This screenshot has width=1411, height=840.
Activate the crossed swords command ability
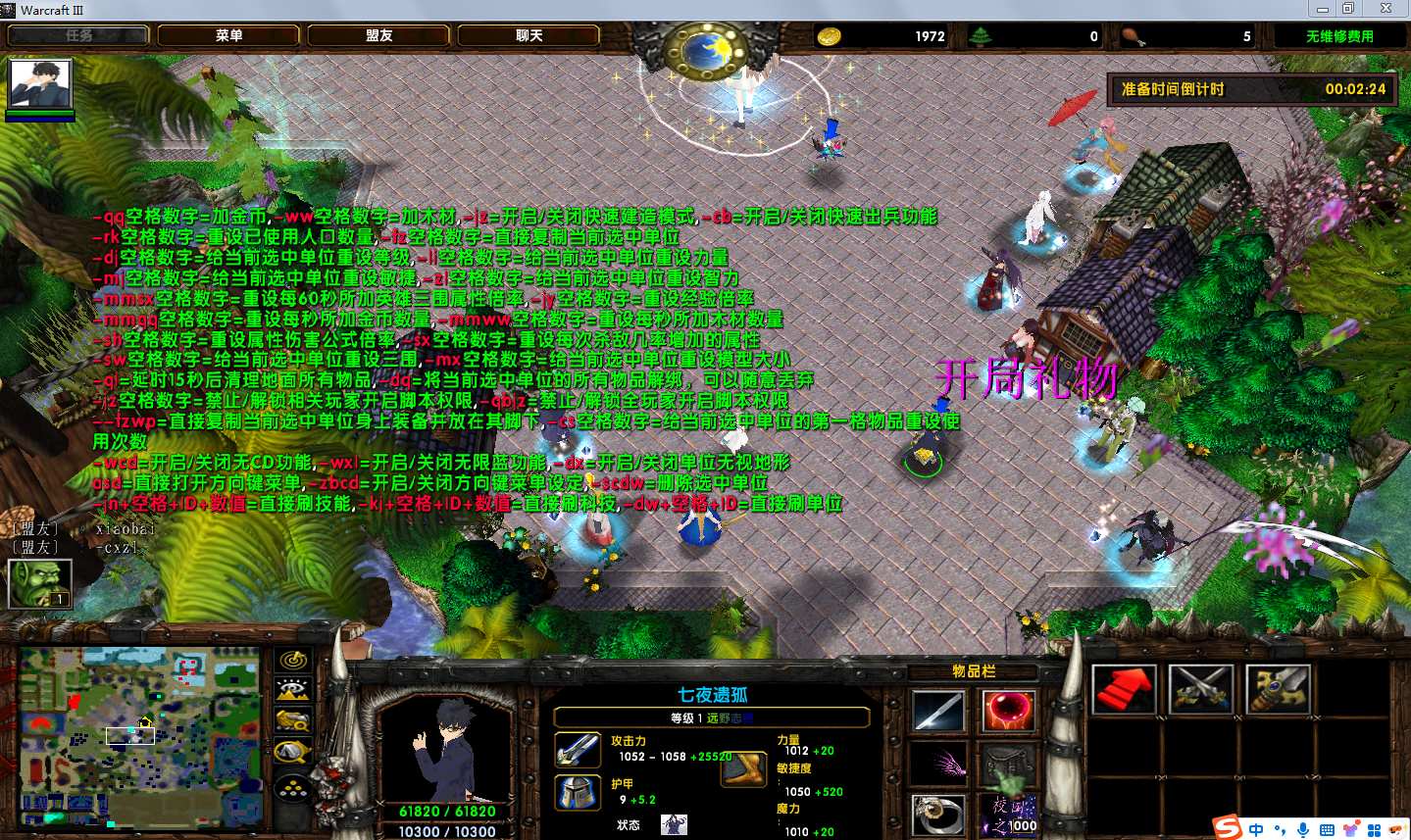1201,689
